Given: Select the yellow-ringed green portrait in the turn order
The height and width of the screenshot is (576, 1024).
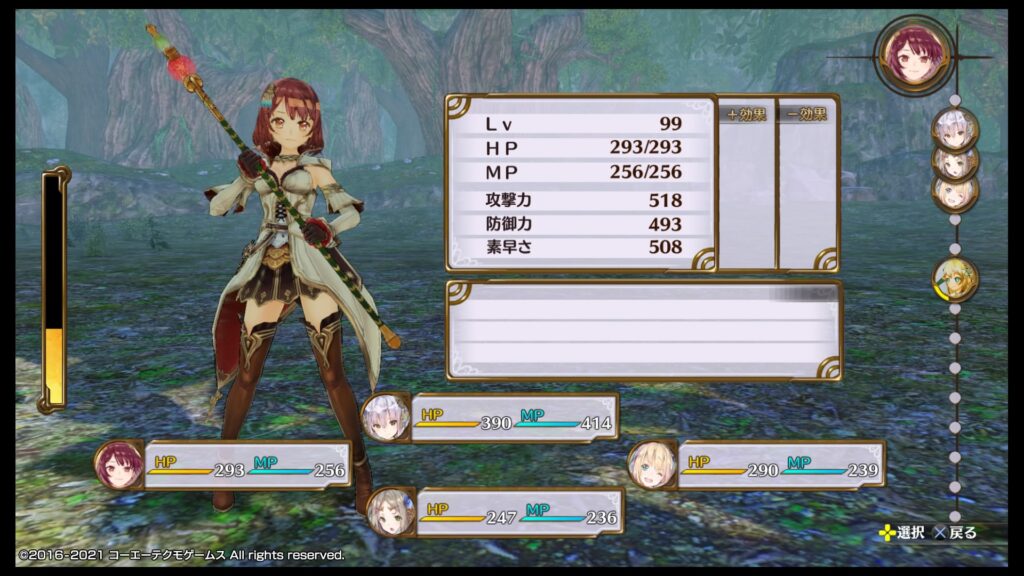Looking at the screenshot, I should coord(955,279).
